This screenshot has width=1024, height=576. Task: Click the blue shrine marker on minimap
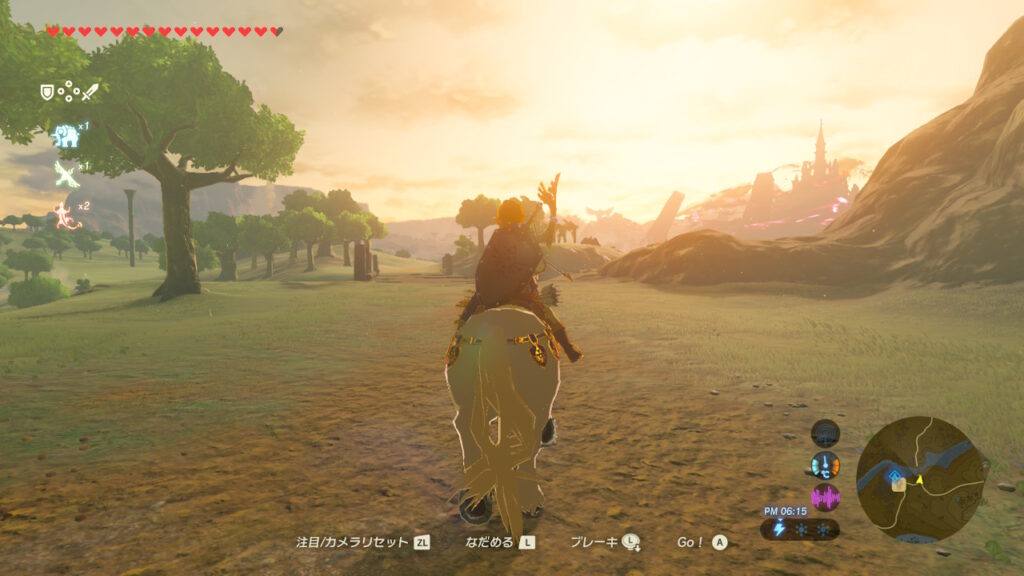[x=895, y=475]
